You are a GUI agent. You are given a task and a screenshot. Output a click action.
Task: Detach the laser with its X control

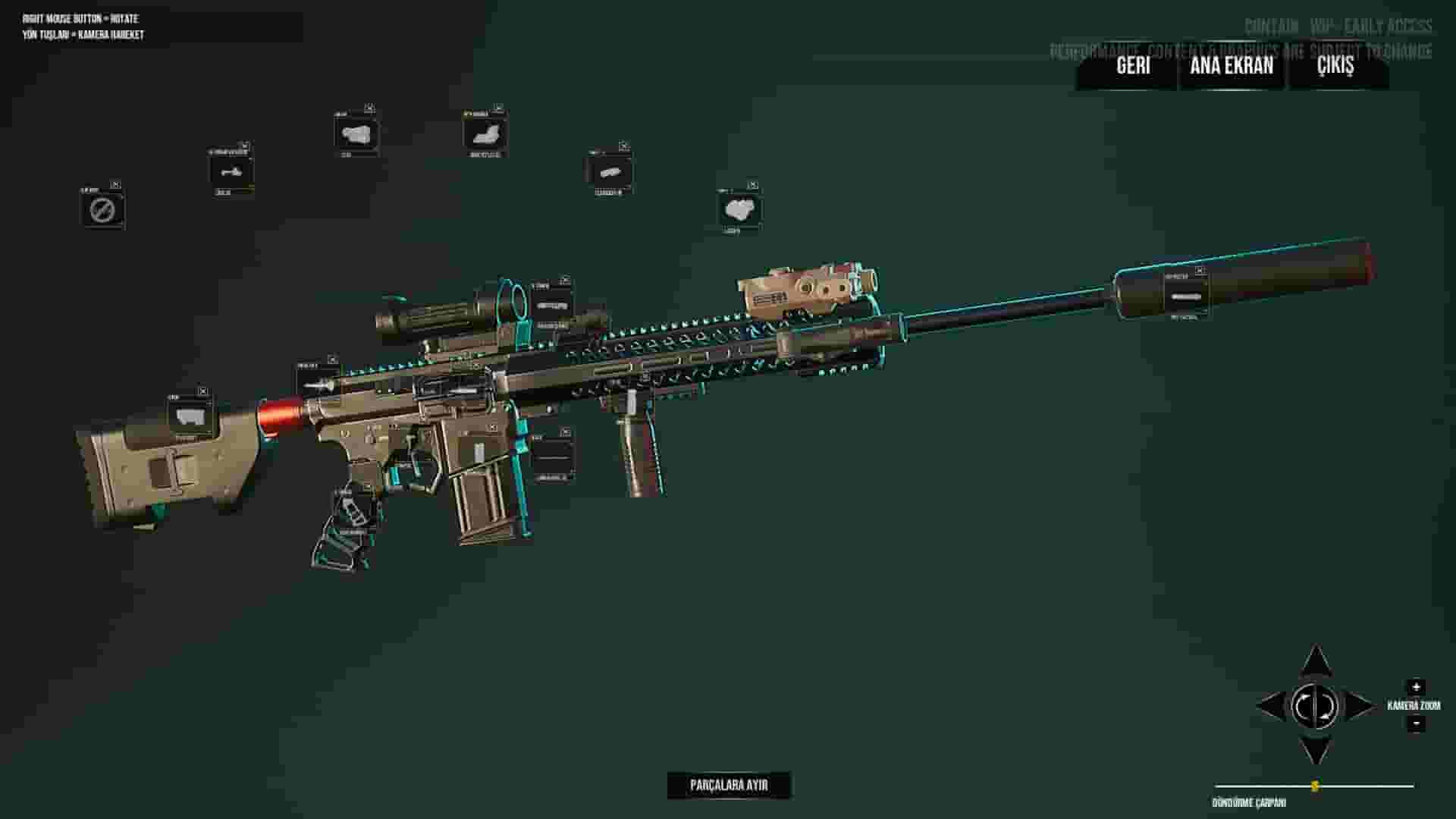[753, 183]
